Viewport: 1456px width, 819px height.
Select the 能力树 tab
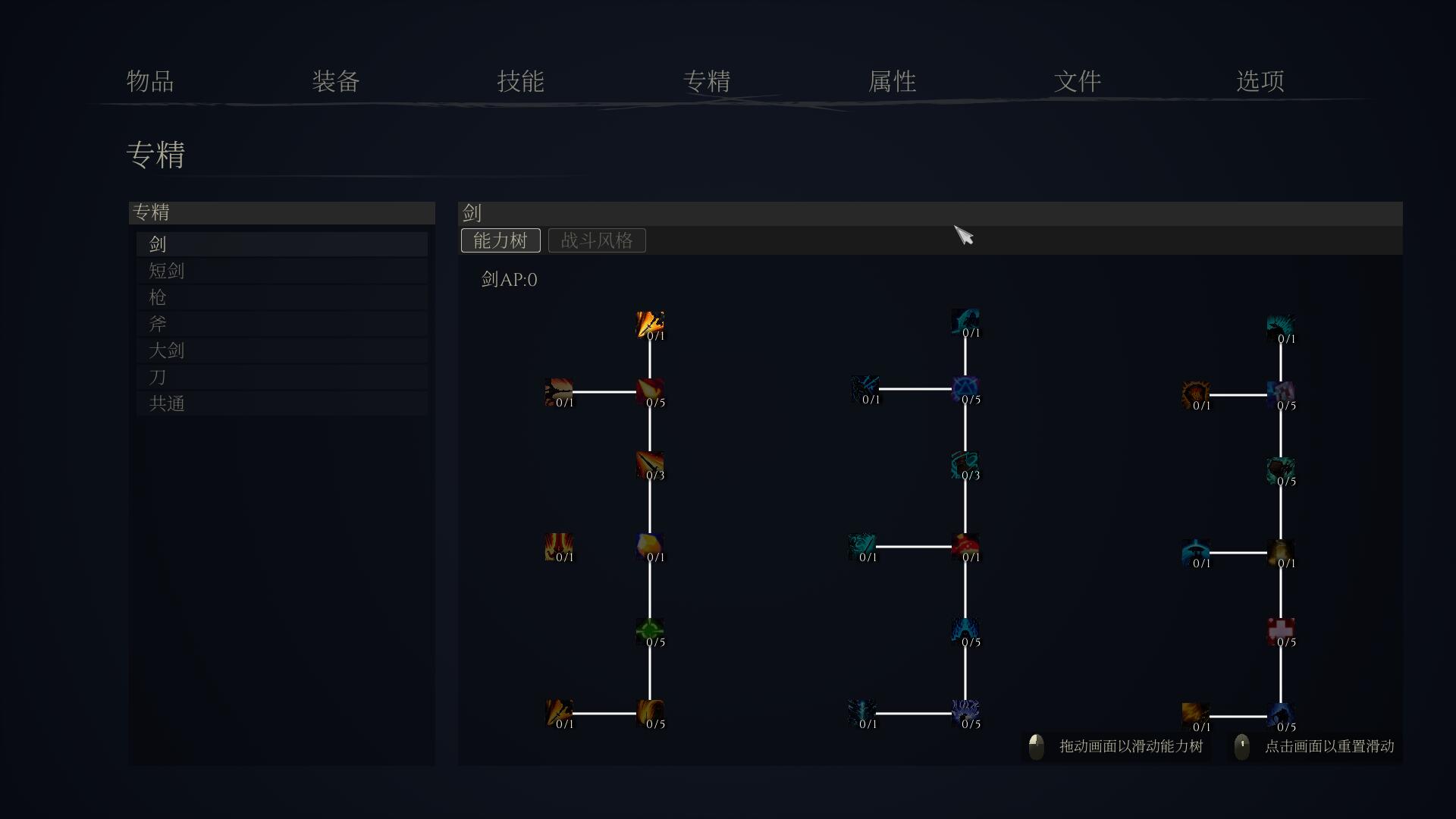pyautogui.click(x=500, y=240)
